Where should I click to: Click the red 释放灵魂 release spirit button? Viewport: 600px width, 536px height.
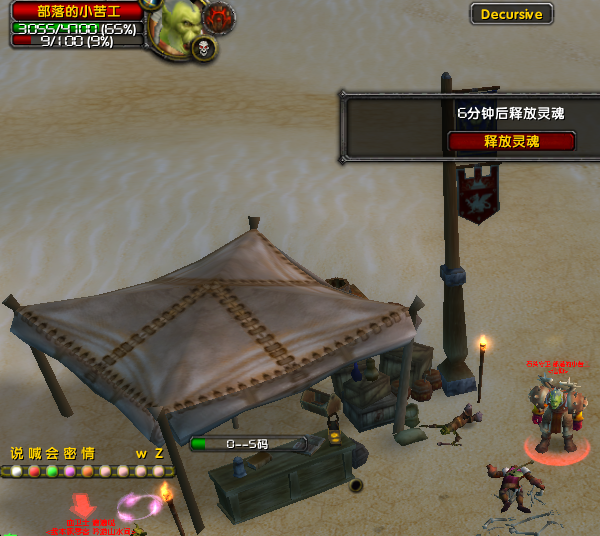(511, 141)
